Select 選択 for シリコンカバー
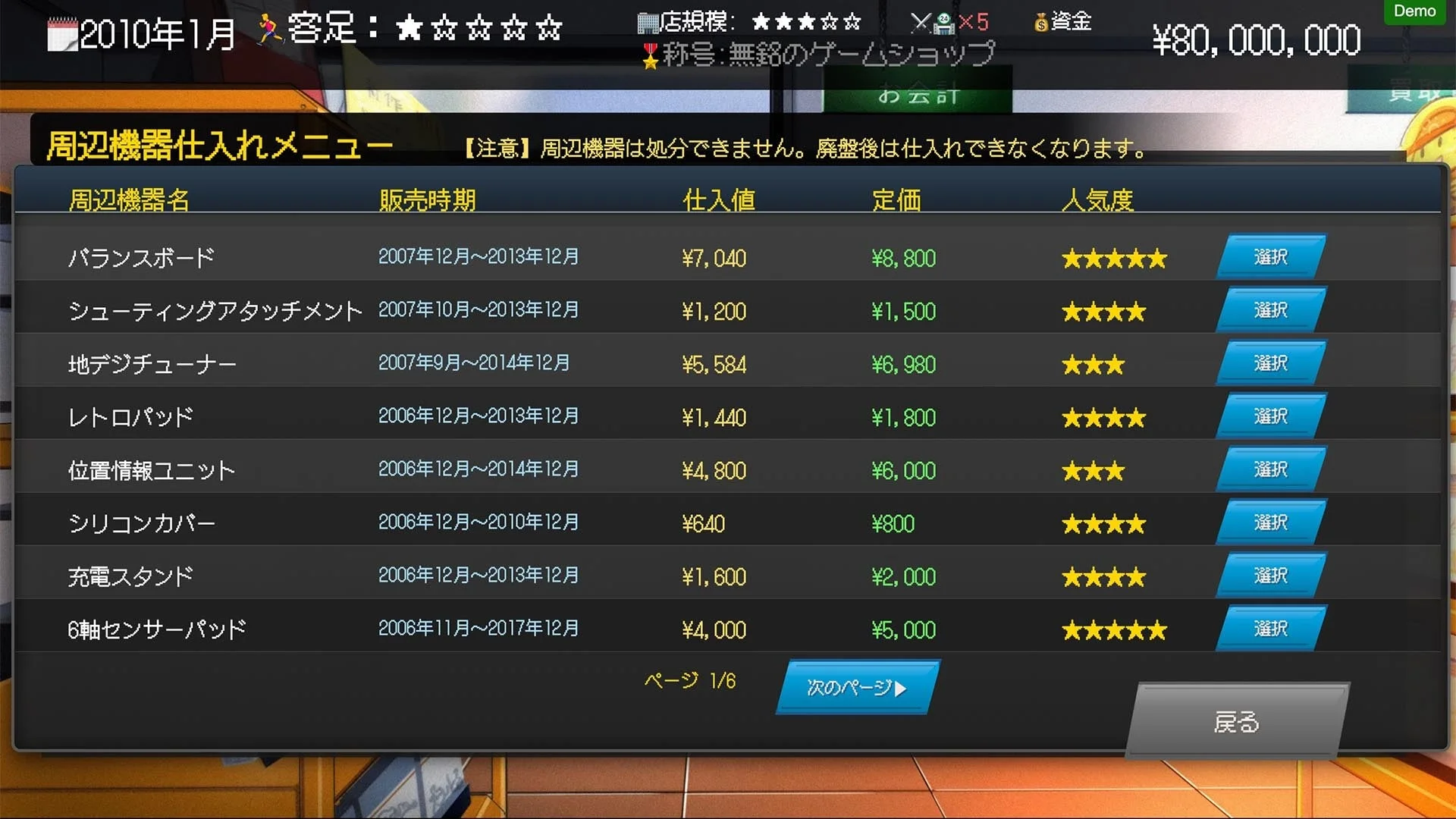Screen dimensions: 1456x819 point(1270,522)
